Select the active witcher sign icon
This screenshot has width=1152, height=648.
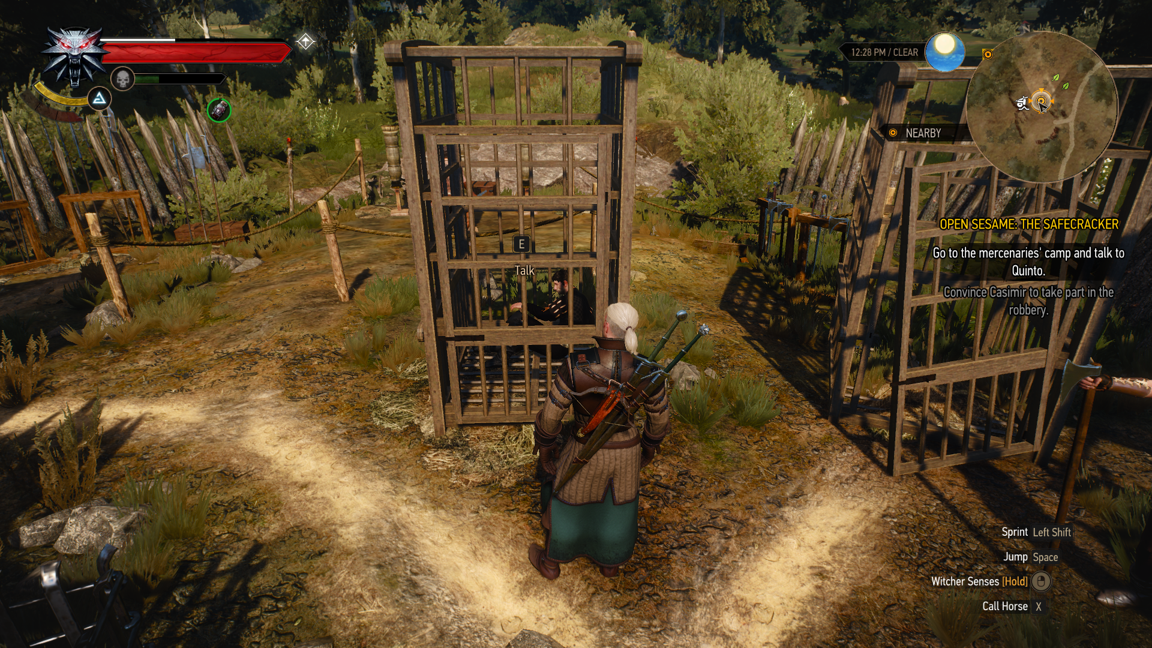[99, 98]
